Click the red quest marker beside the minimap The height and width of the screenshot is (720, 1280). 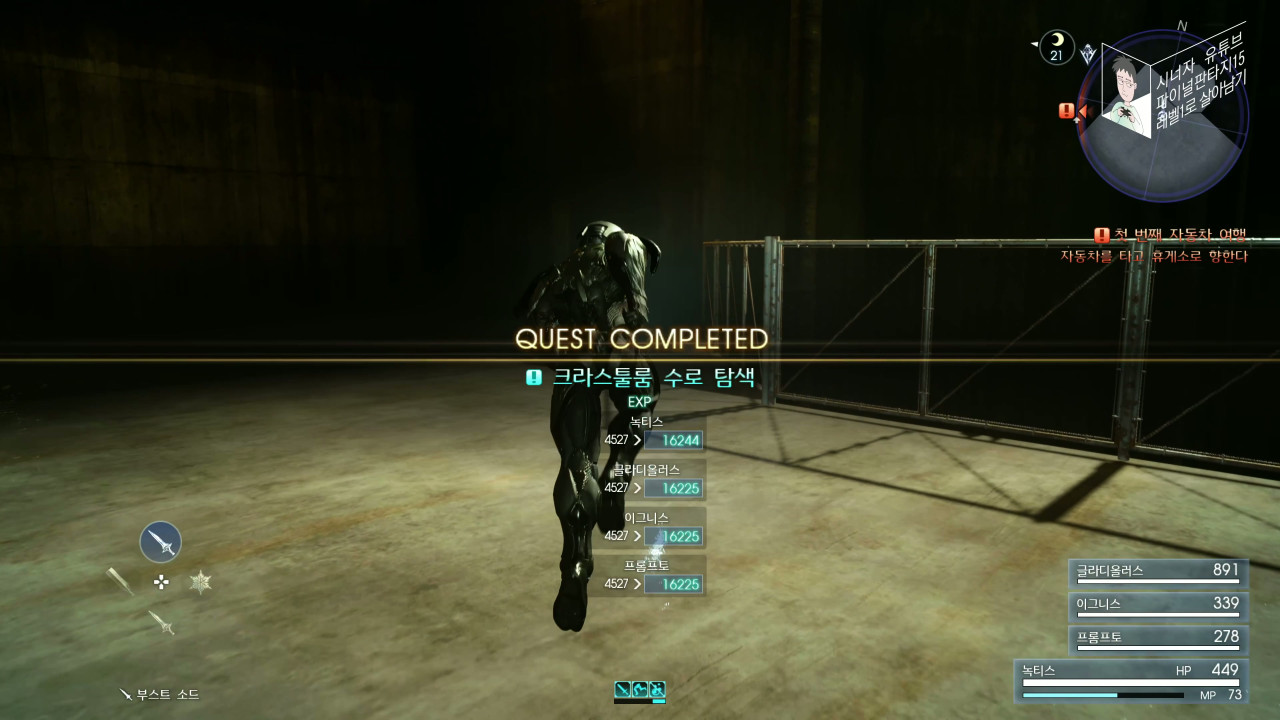click(x=1068, y=111)
